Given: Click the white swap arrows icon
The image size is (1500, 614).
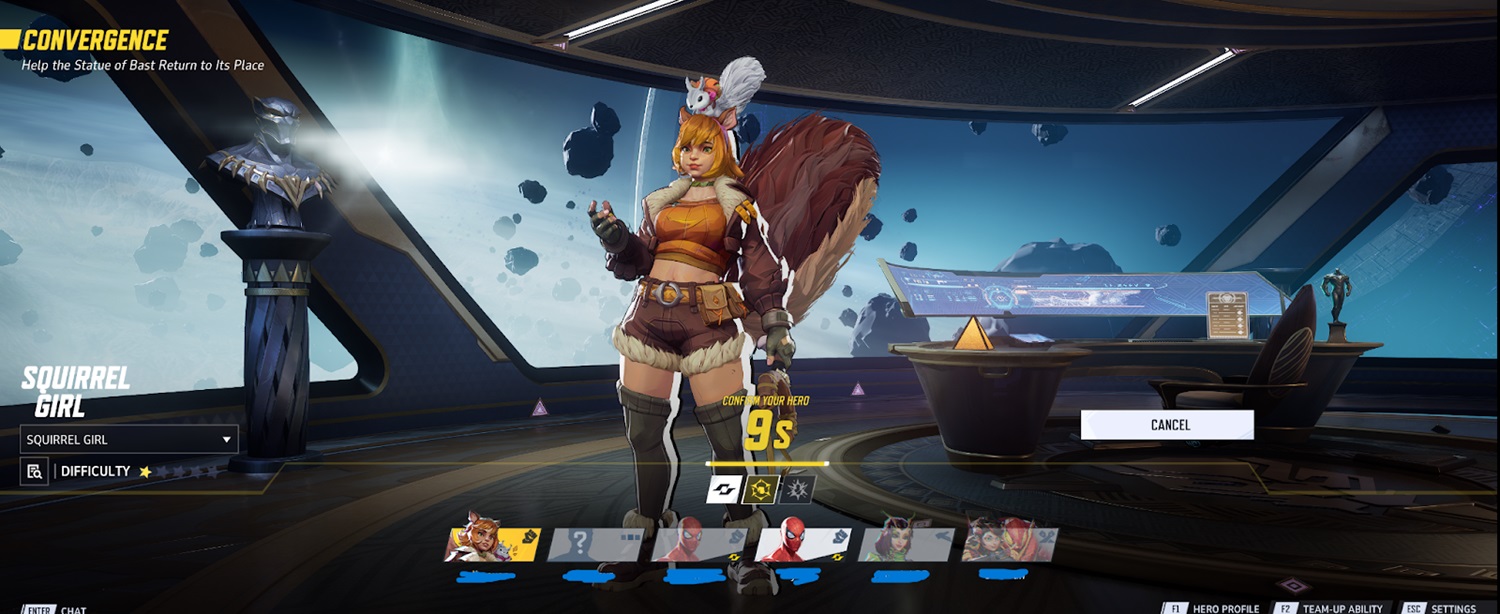Looking at the screenshot, I should pyautogui.click(x=723, y=490).
